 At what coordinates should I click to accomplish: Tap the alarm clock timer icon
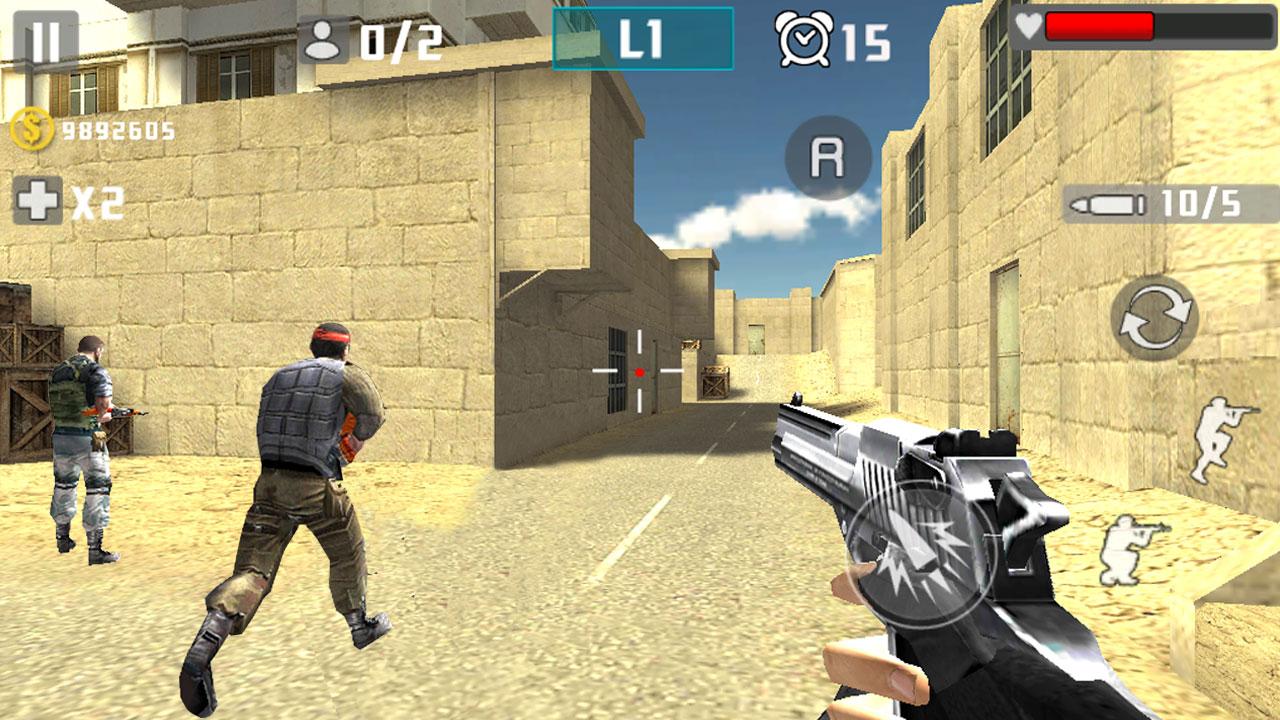coord(805,40)
